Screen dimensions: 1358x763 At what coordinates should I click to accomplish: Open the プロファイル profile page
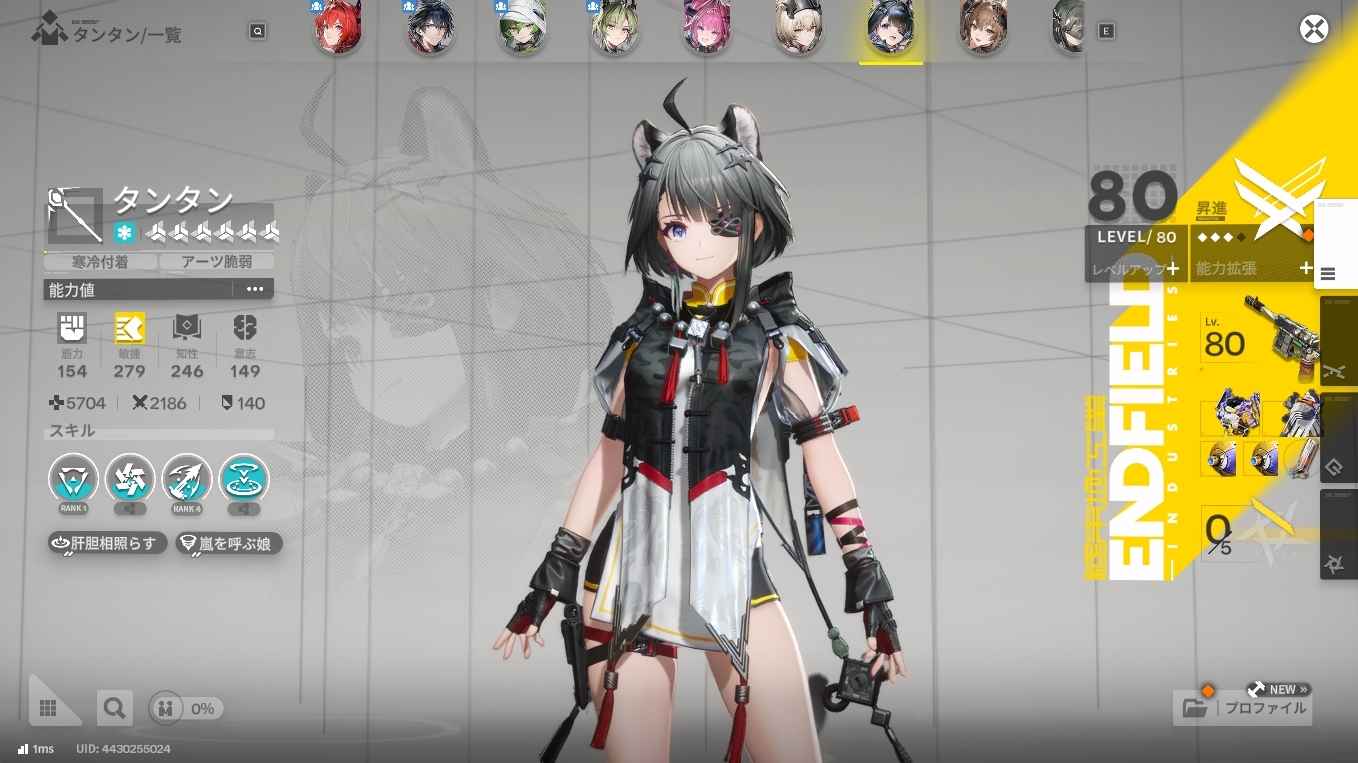coord(1243,708)
